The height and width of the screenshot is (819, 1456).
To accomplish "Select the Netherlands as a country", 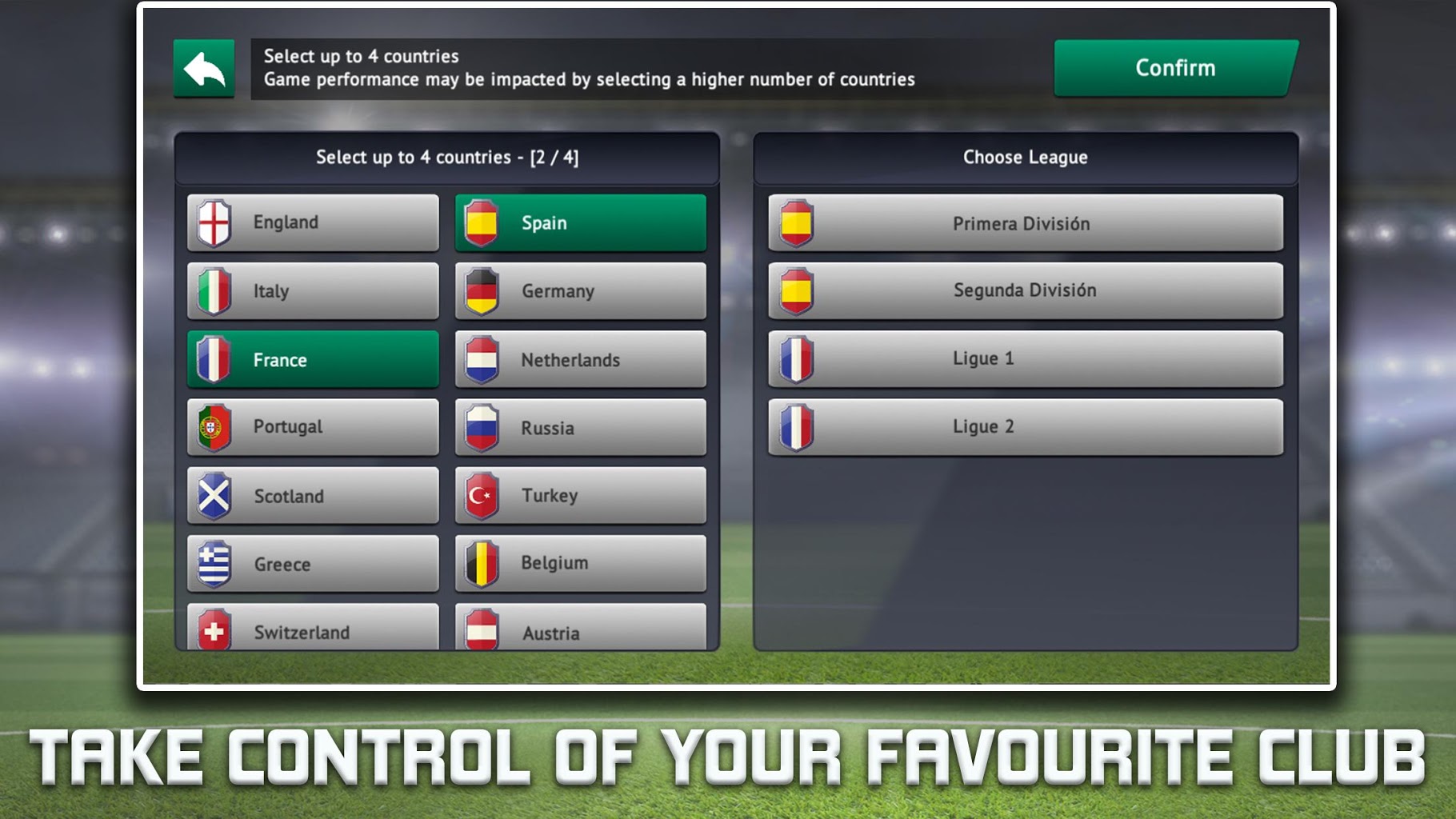I will (580, 359).
